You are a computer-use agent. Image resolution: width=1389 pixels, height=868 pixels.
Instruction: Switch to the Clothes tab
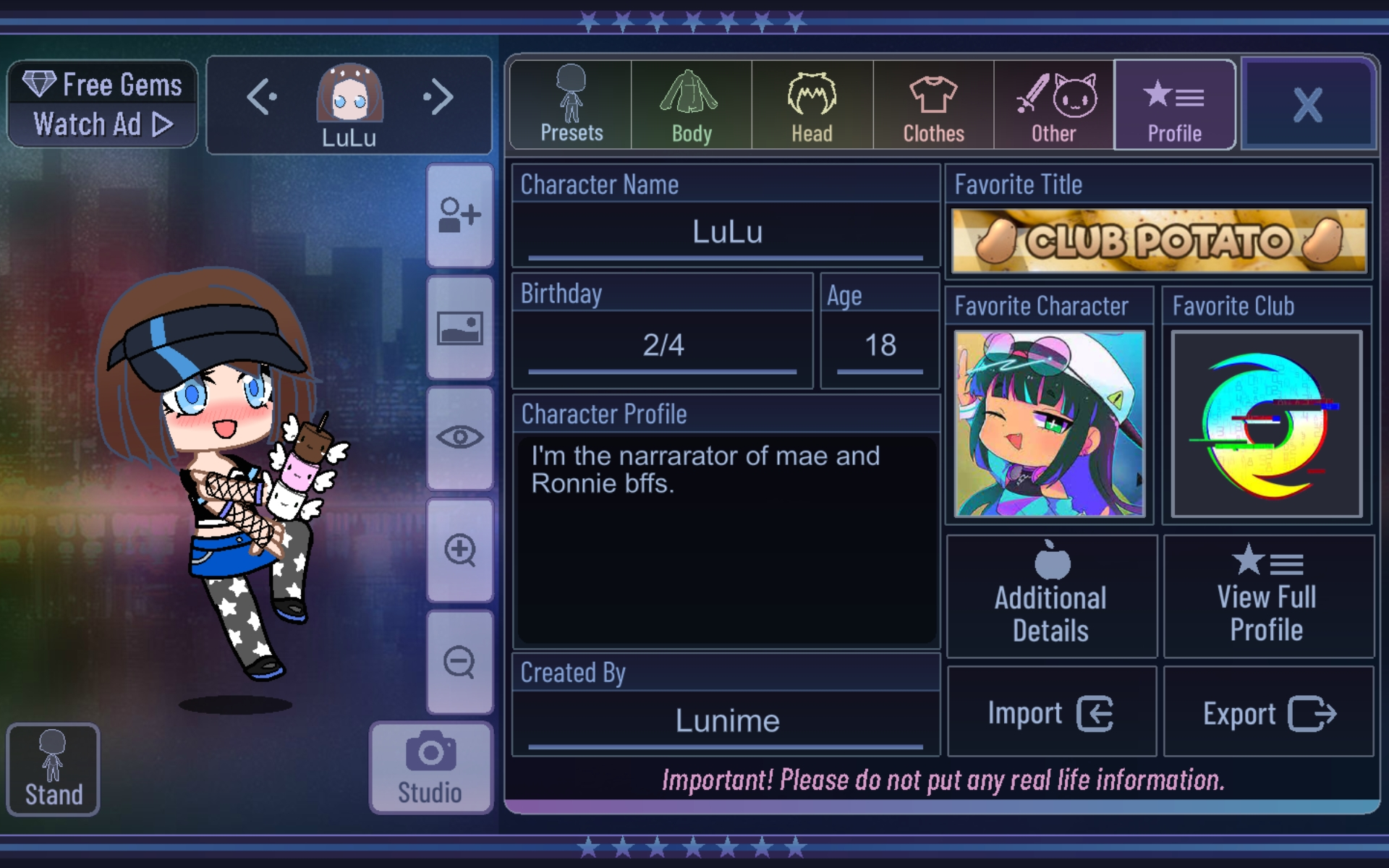tap(933, 103)
